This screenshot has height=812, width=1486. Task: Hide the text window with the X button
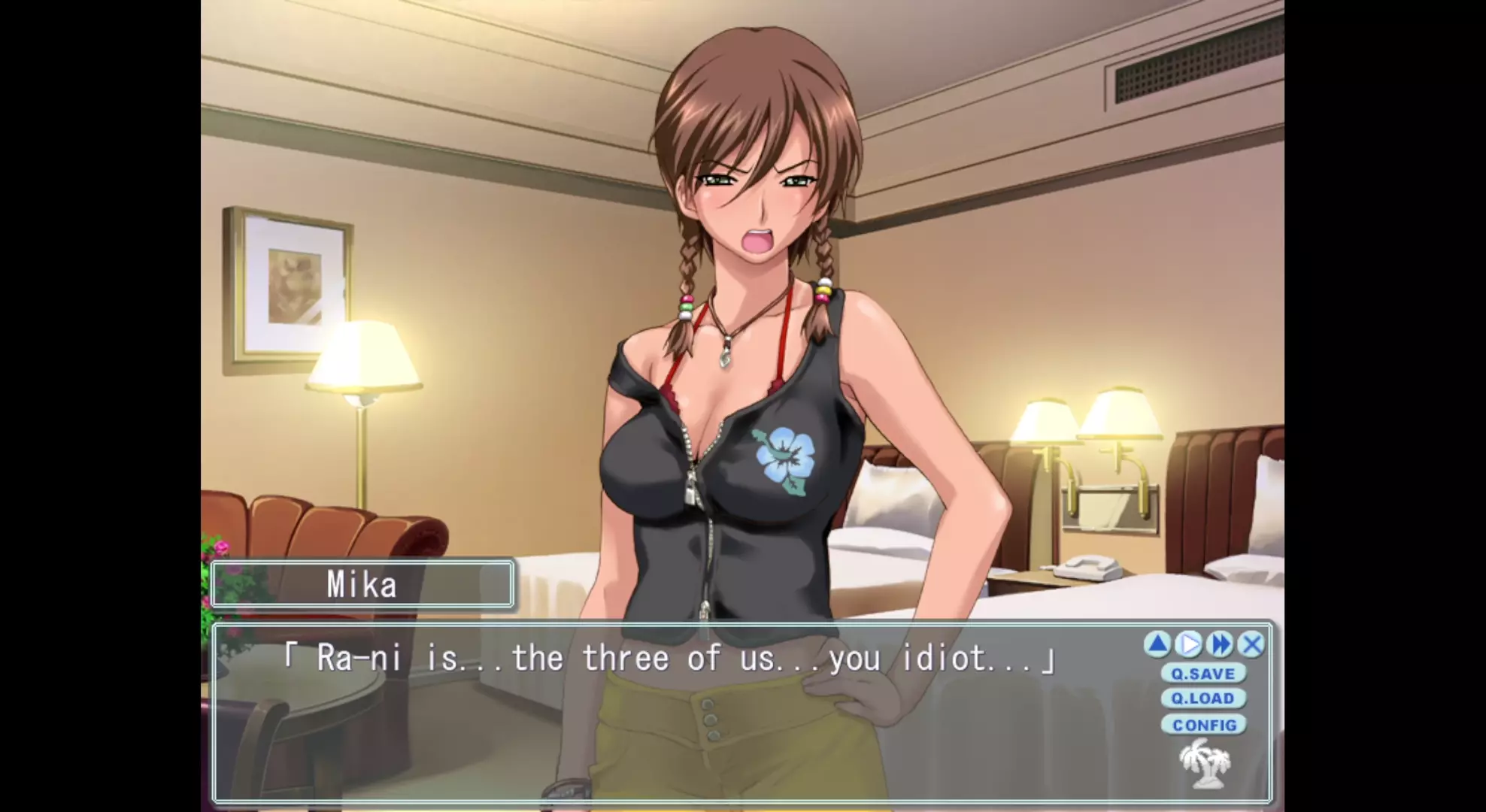coord(1251,644)
